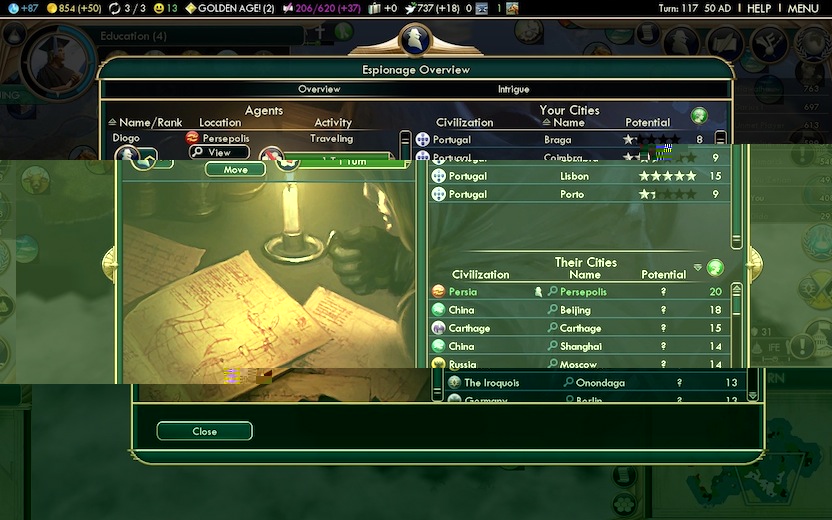Switch to the Intrigue tab
Viewport: 832px width, 520px height.
point(513,89)
